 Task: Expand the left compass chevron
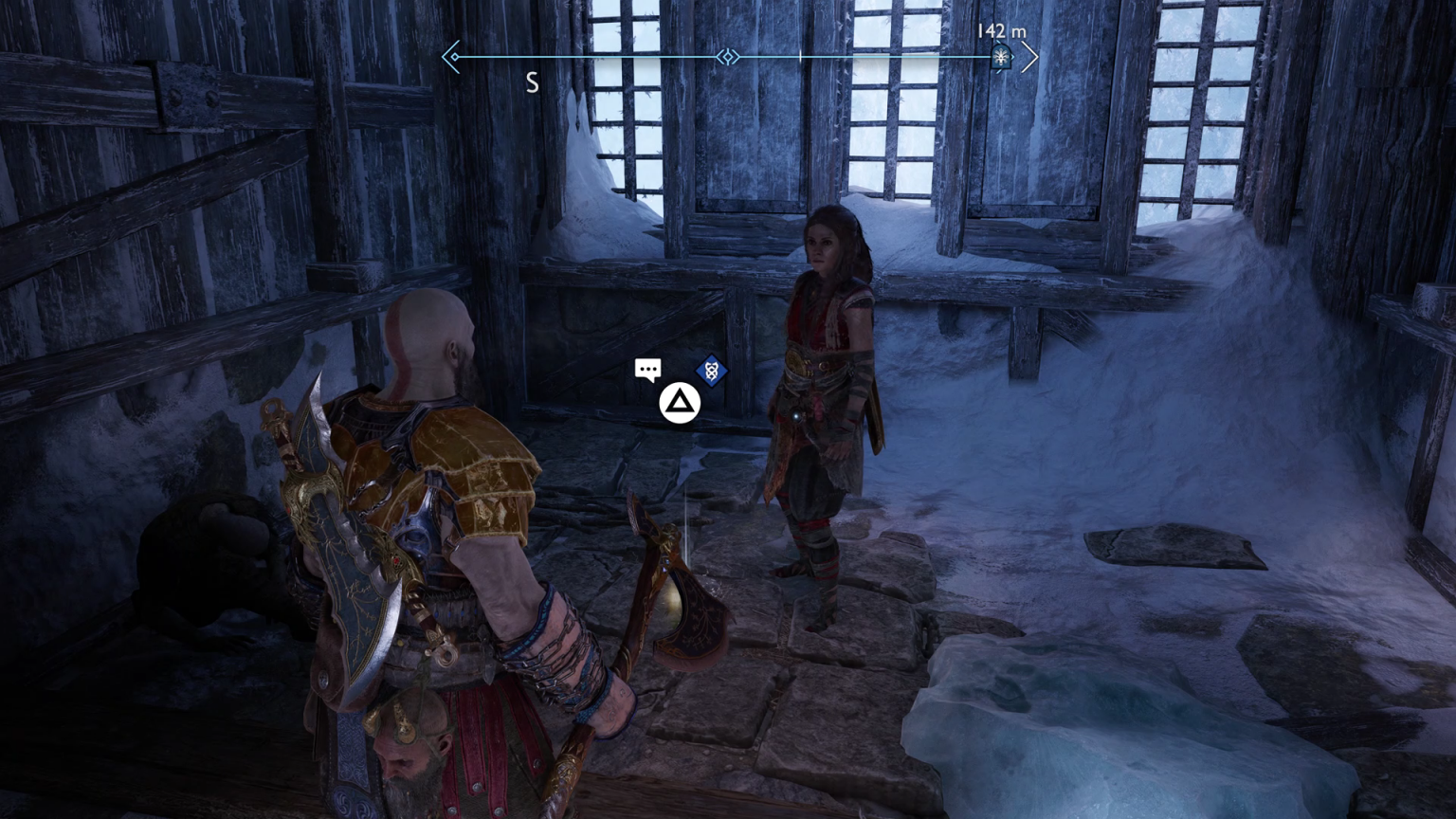pyautogui.click(x=449, y=57)
